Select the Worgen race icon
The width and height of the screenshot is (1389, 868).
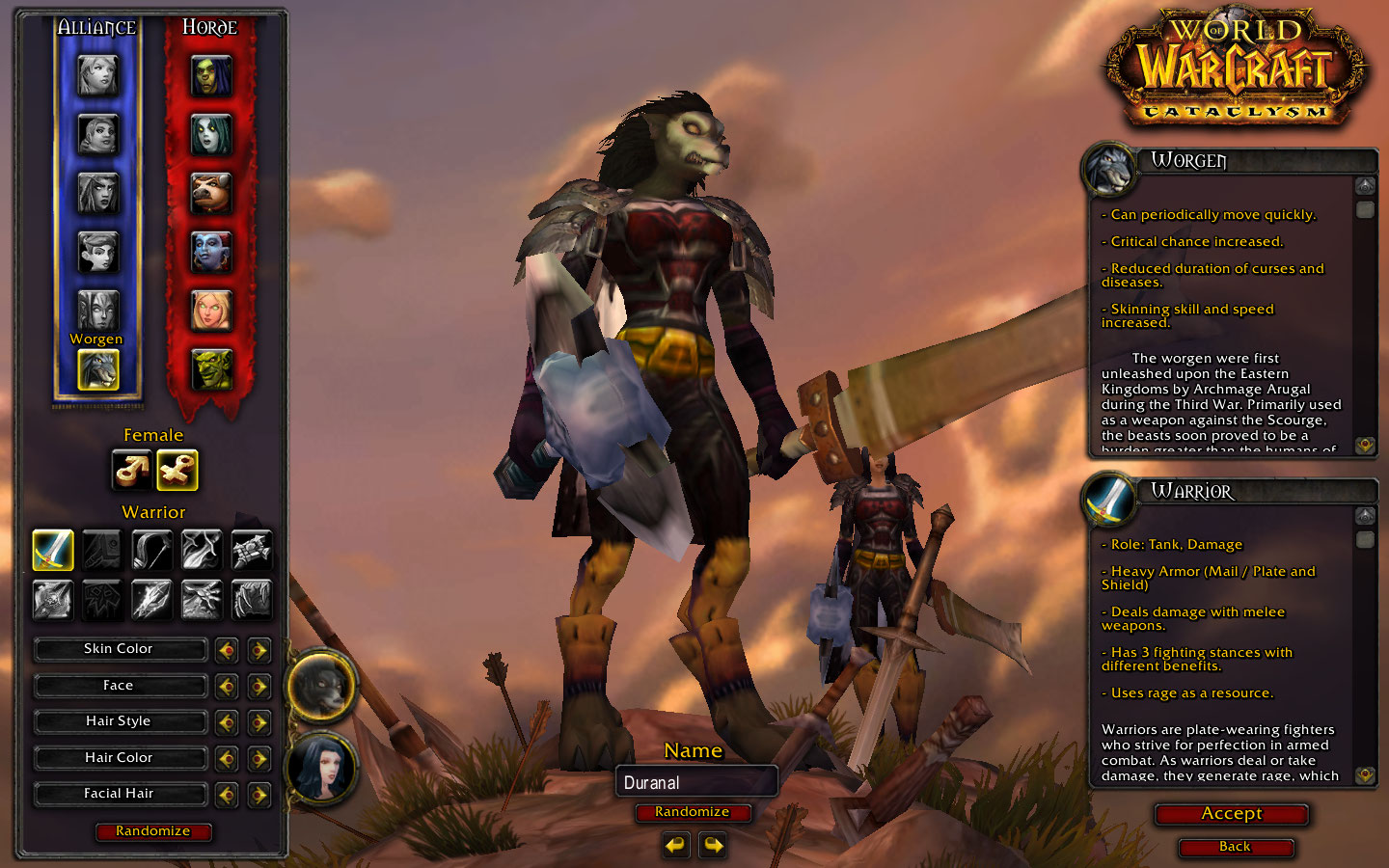pyautogui.click(x=97, y=369)
